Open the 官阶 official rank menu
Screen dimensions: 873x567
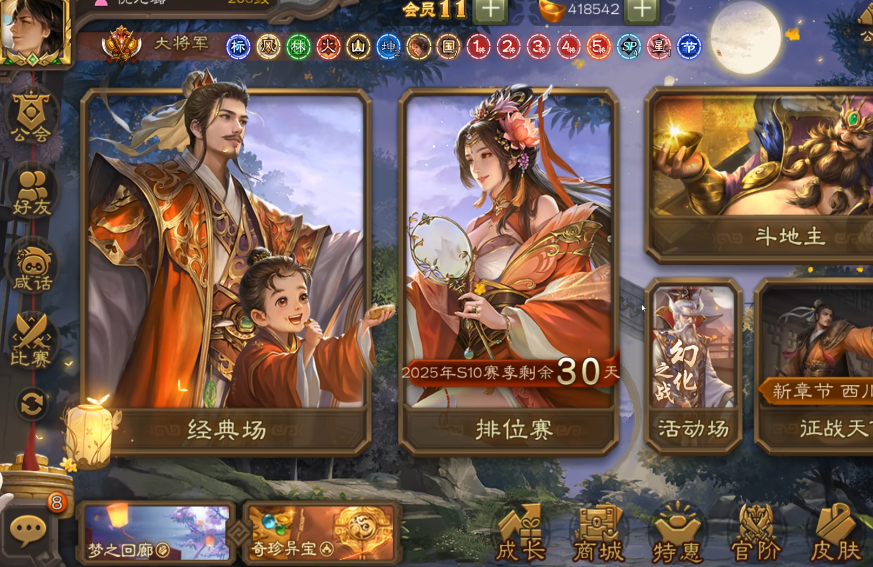click(756, 533)
